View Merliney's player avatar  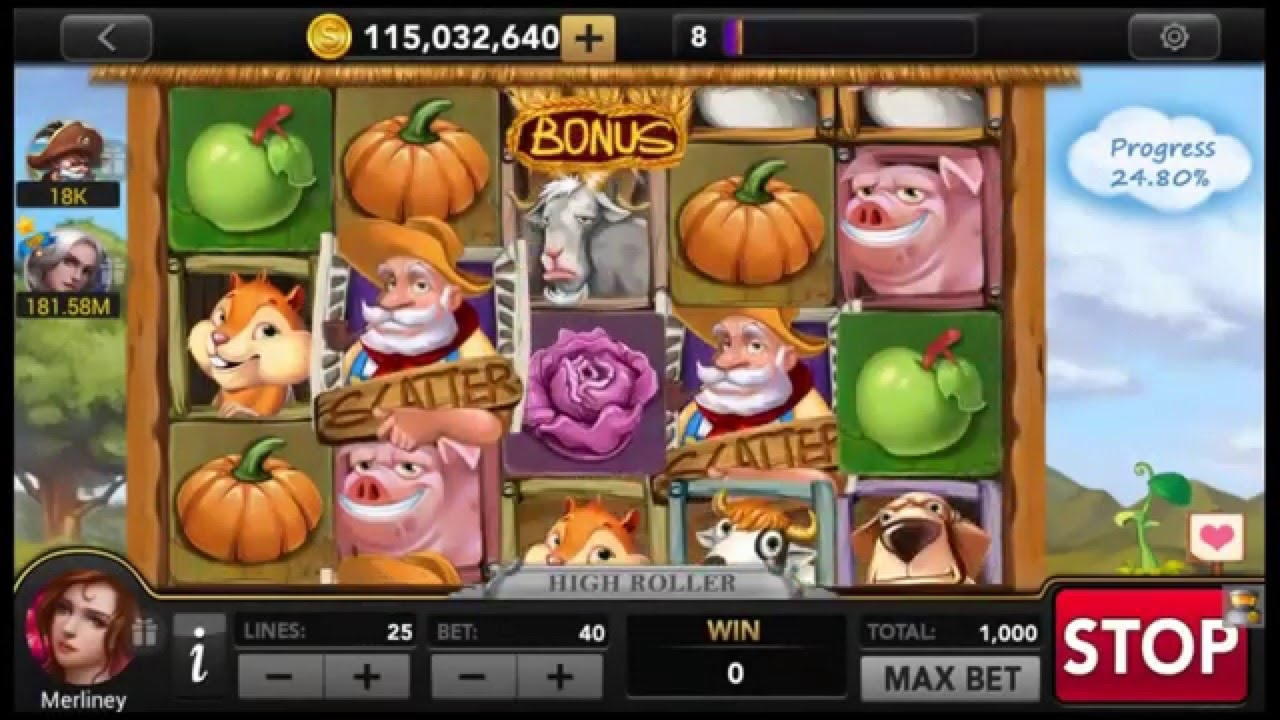[79, 628]
